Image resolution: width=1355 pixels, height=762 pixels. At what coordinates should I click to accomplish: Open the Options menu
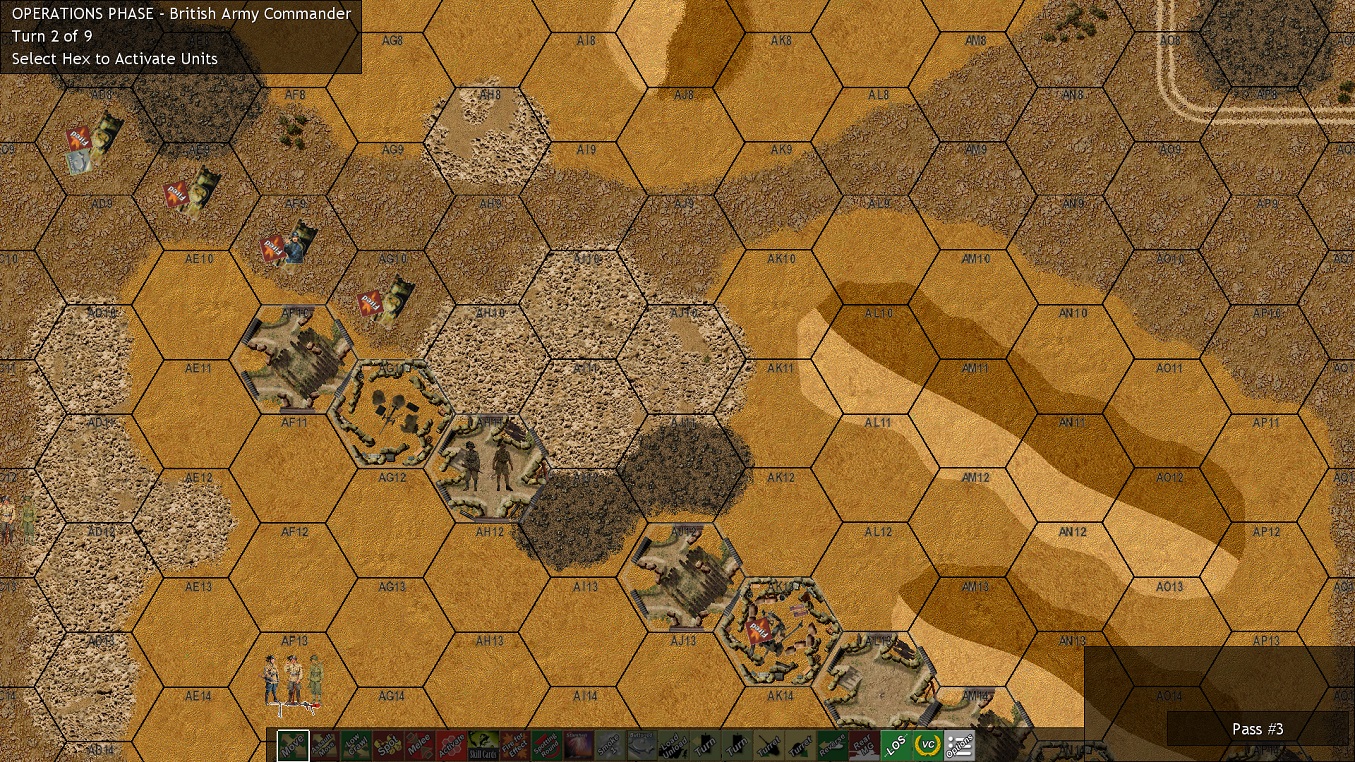click(962, 746)
